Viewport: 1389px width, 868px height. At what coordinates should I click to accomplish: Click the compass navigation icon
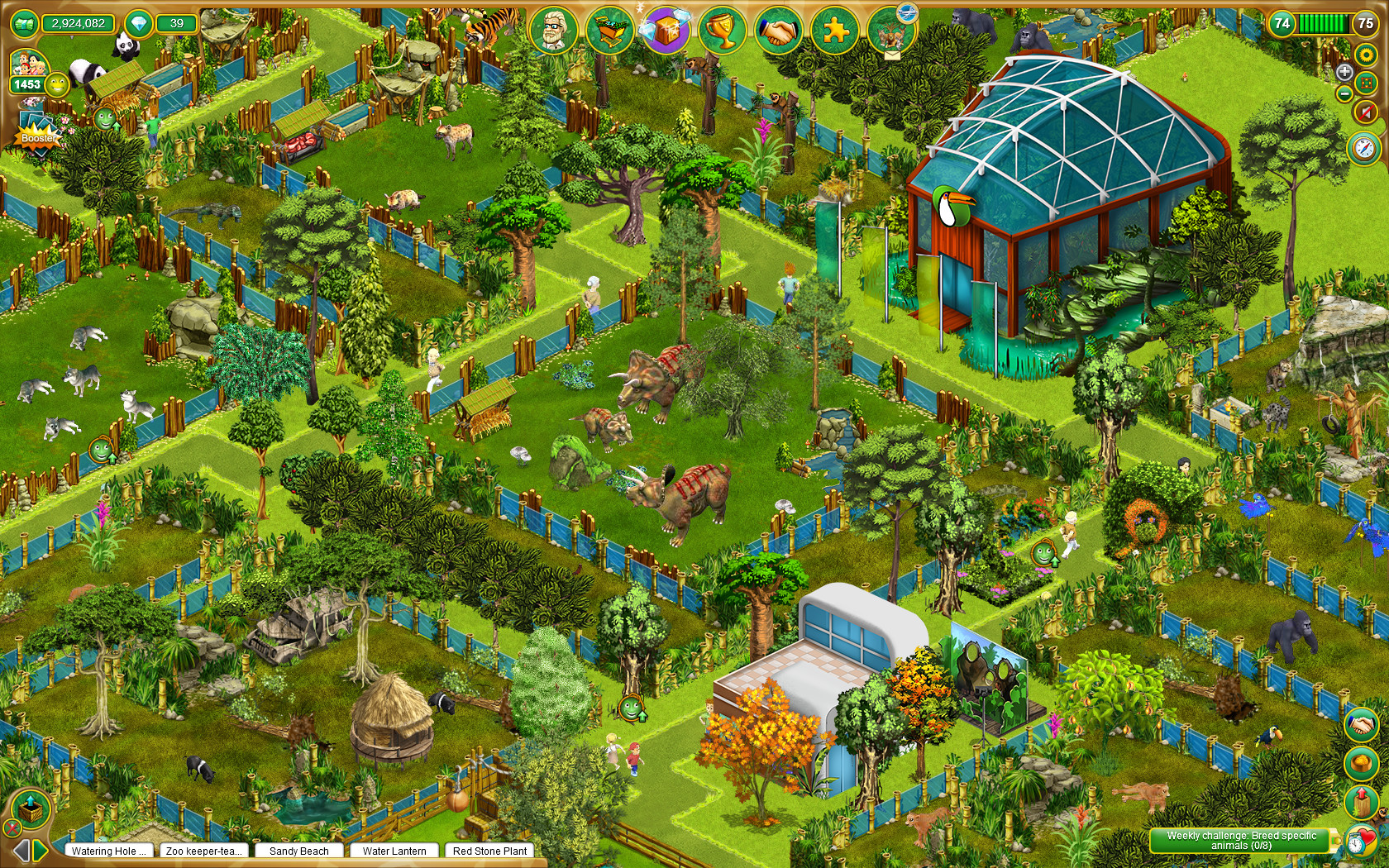(x=1363, y=147)
